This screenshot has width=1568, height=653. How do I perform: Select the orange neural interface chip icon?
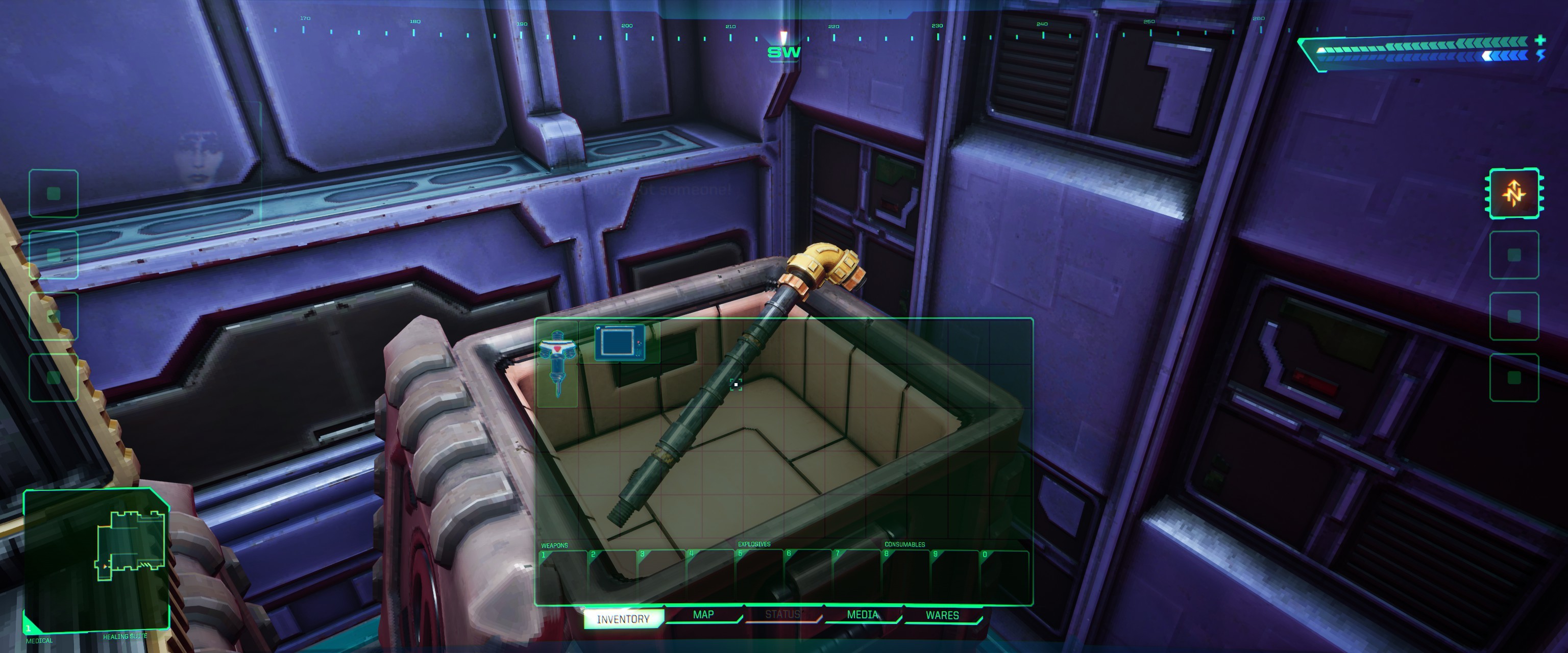(1514, 192)
